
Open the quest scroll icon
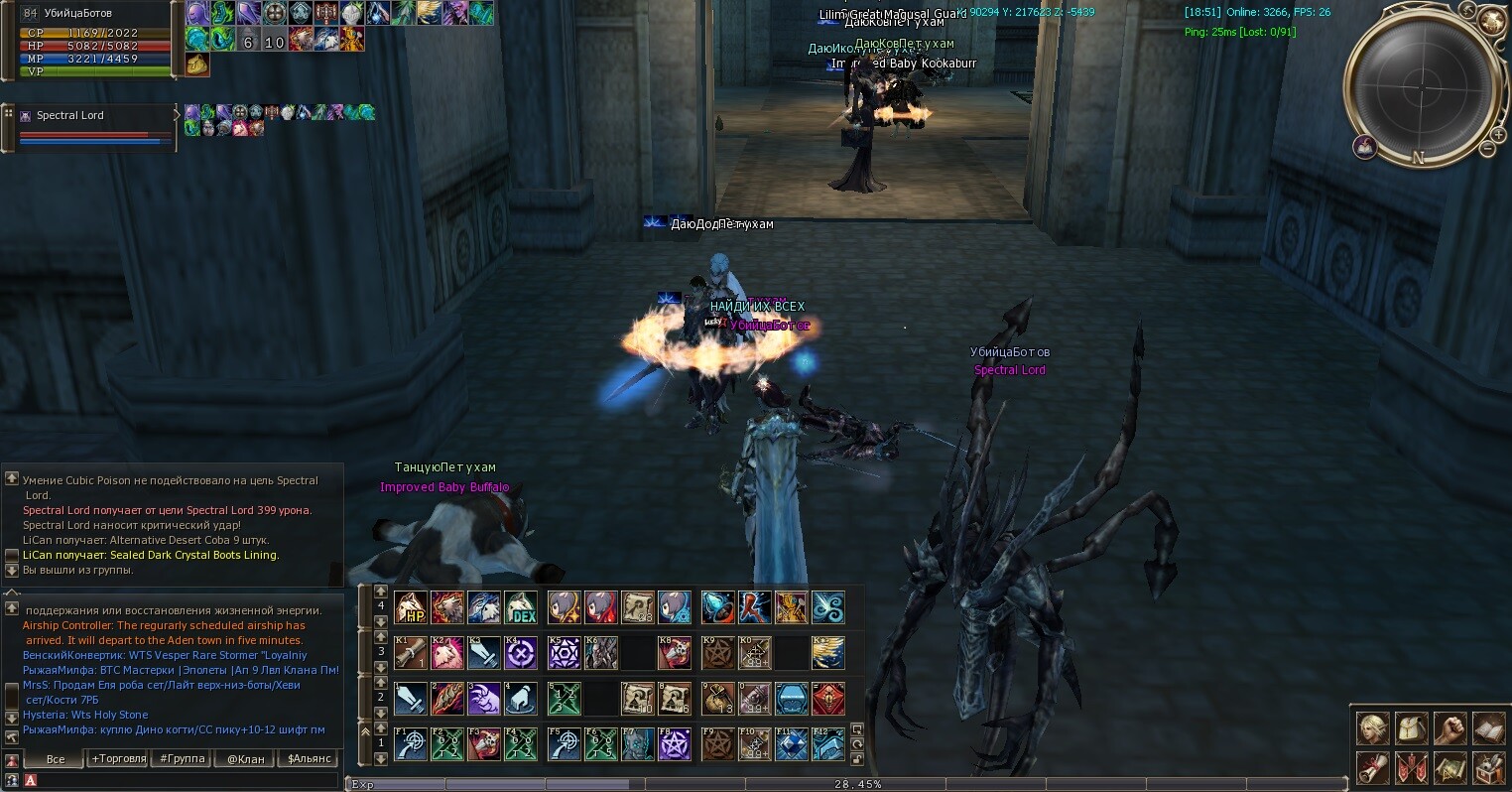(1373, 767)
